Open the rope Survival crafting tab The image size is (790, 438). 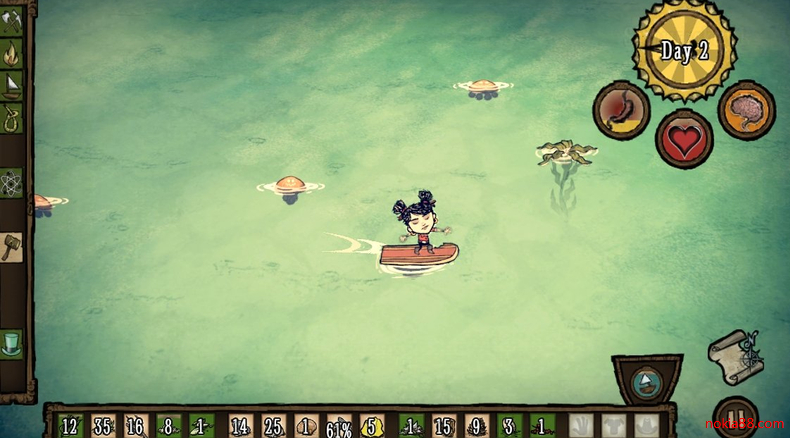(11, 116)
